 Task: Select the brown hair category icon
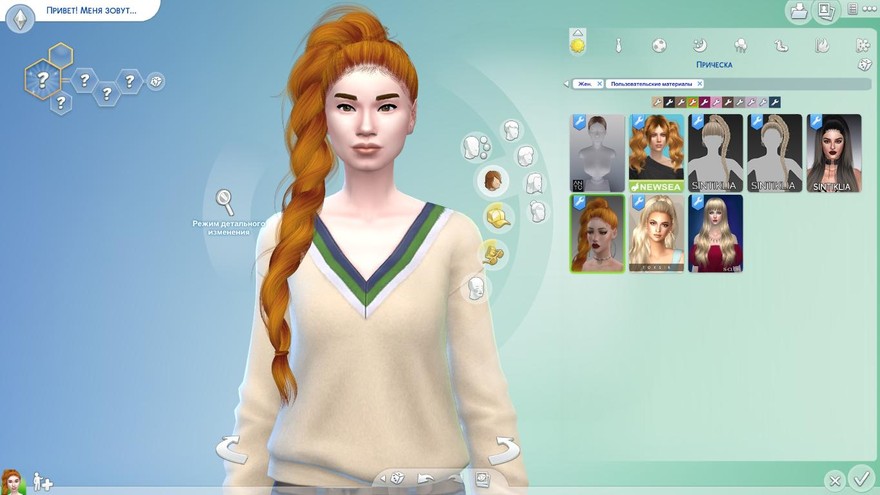492,180
